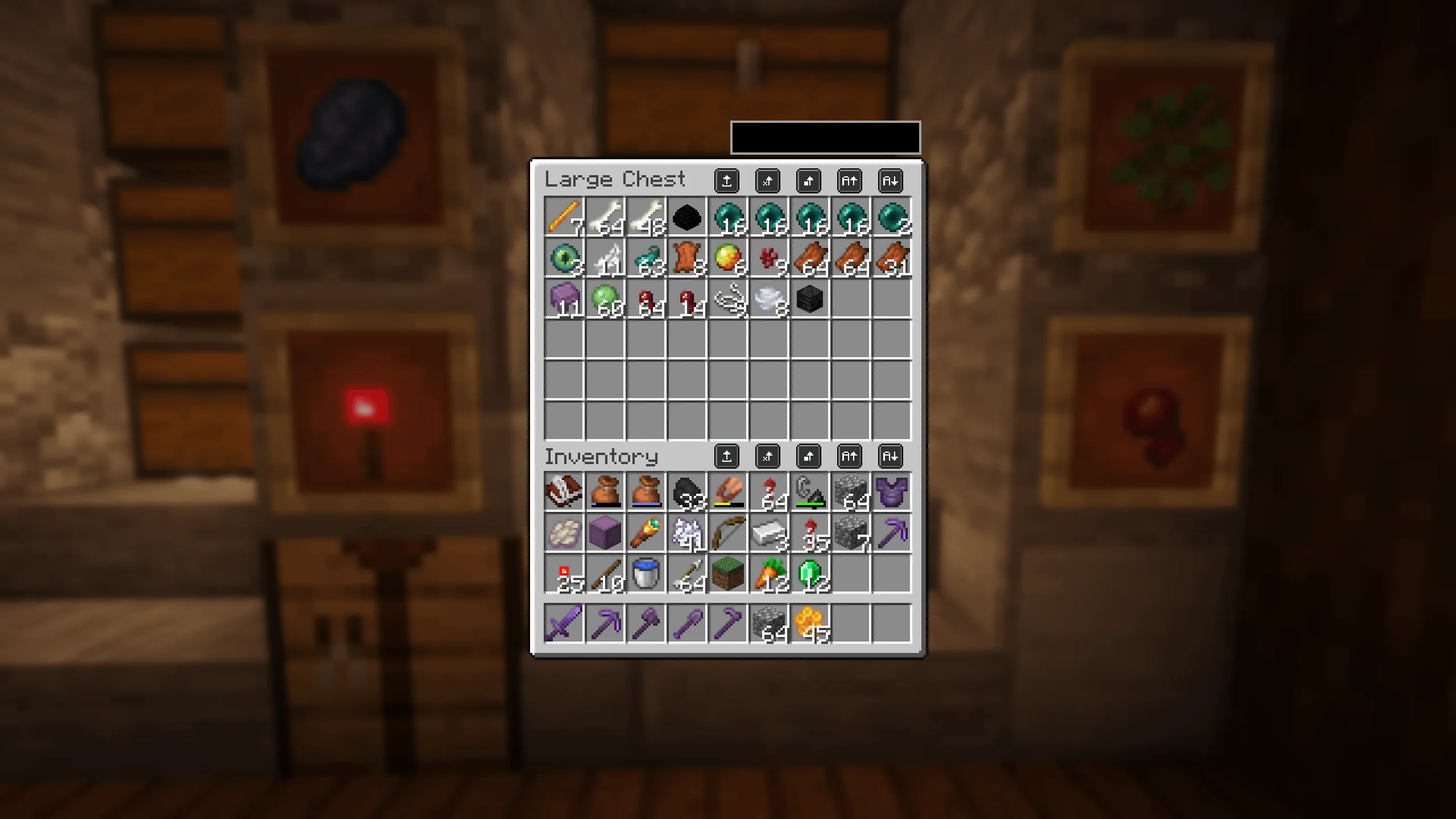Viewport: 1456px width, 819px height.
Task: Click the ■↑ sort button above Inventory
Action: [809, 456]
